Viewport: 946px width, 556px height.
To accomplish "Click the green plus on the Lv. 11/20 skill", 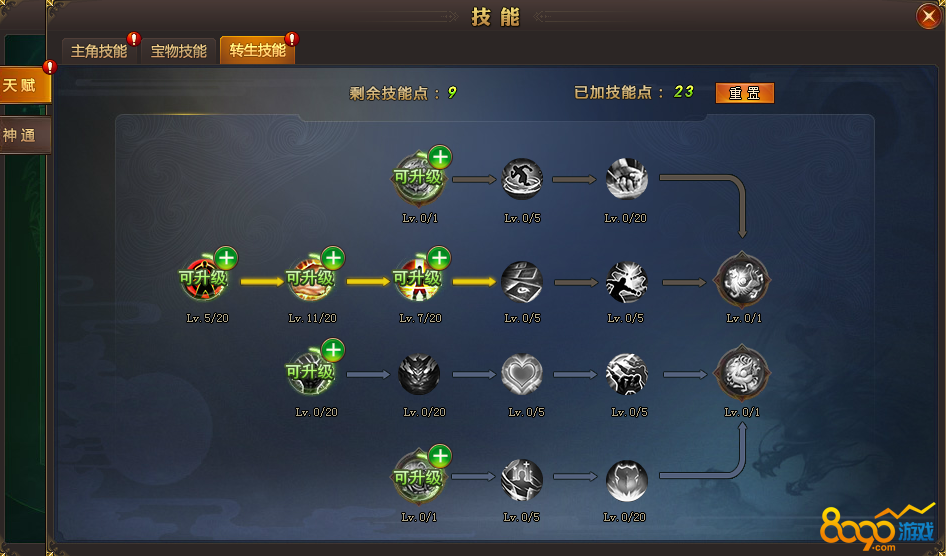I will pos(333,258).
